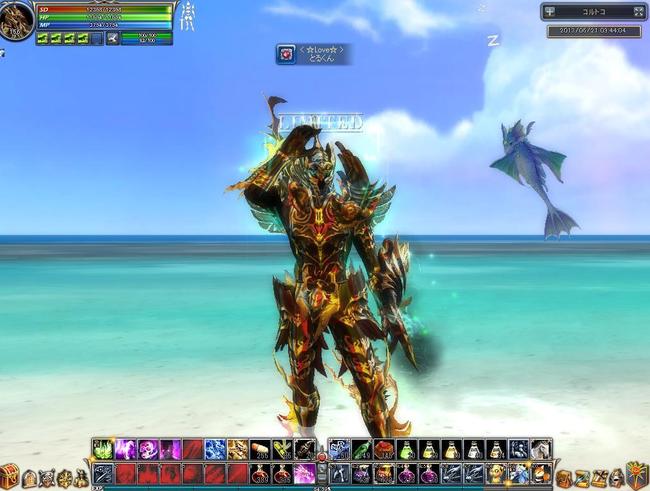This screenshot has height=491, width=650.
Task: Drink the green potion flask
Action: [x=406, y=449]
